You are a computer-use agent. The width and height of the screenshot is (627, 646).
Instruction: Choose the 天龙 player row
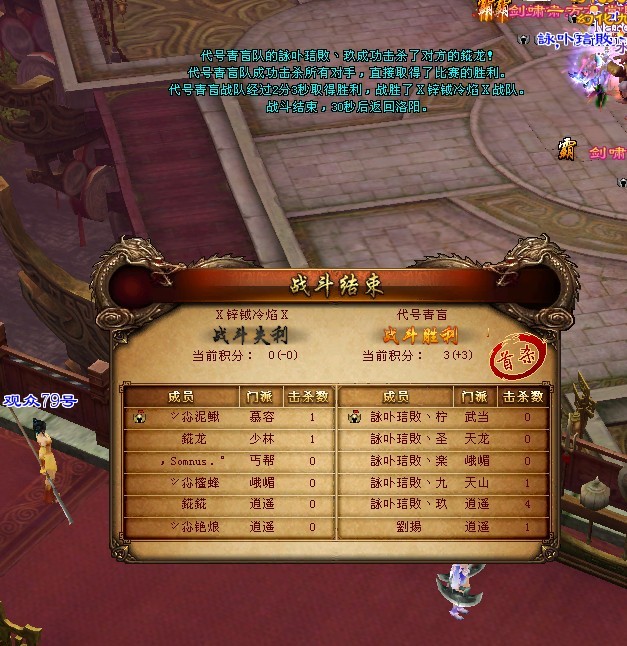click(x=442, y=439)
